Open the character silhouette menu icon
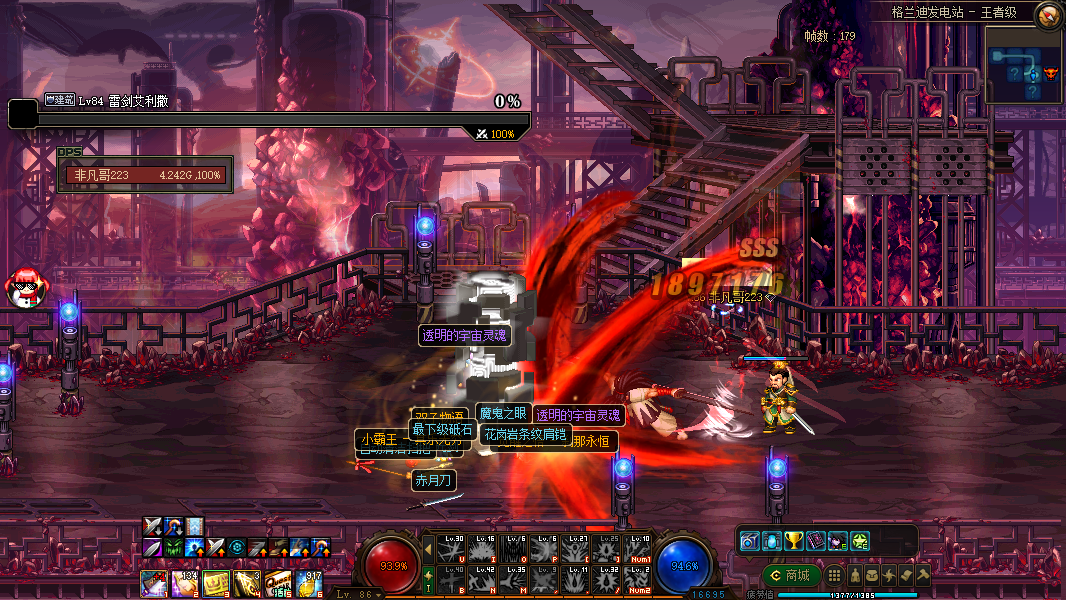This screenshot has width=1066, height=600. pos(857,576)
